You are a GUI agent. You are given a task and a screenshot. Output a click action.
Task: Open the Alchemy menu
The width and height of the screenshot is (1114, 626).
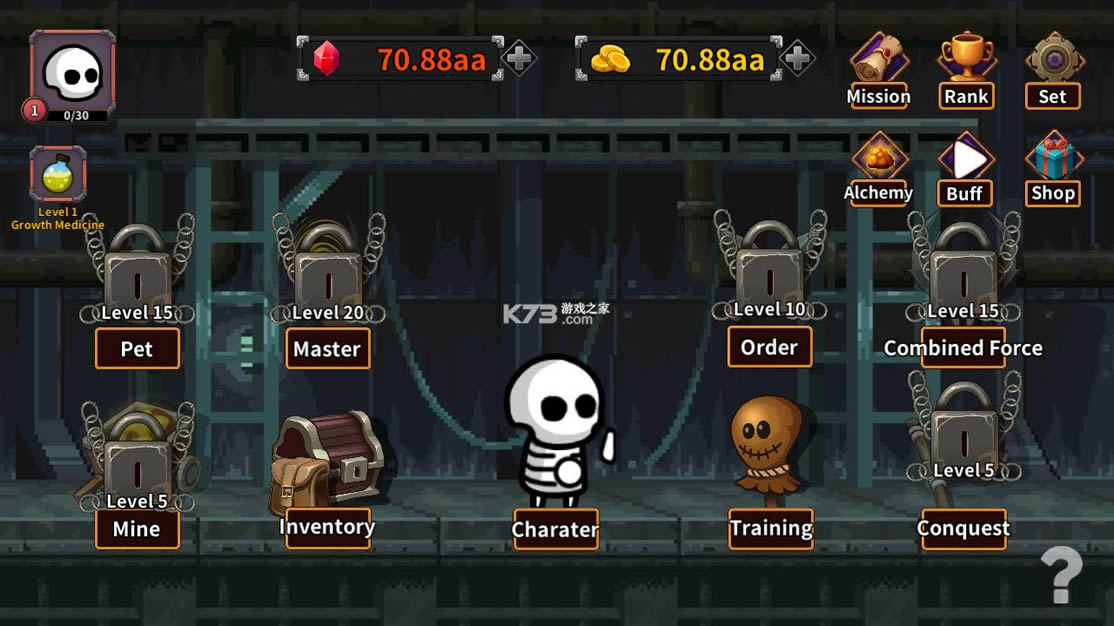(x=878, y=167)
